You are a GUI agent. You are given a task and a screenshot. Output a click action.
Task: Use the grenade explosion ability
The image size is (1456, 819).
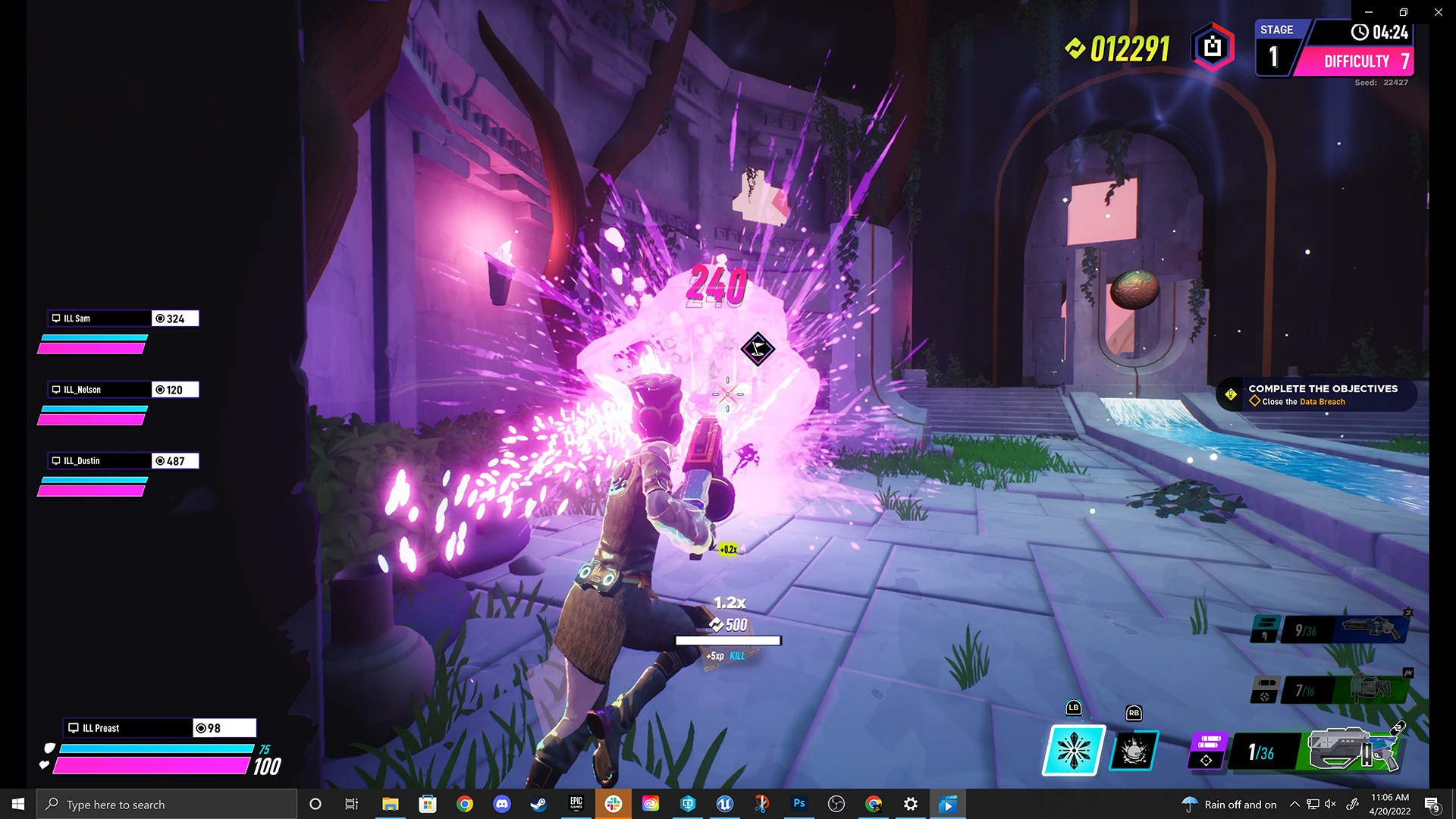pyautogui.click(x=1134, y=751)
